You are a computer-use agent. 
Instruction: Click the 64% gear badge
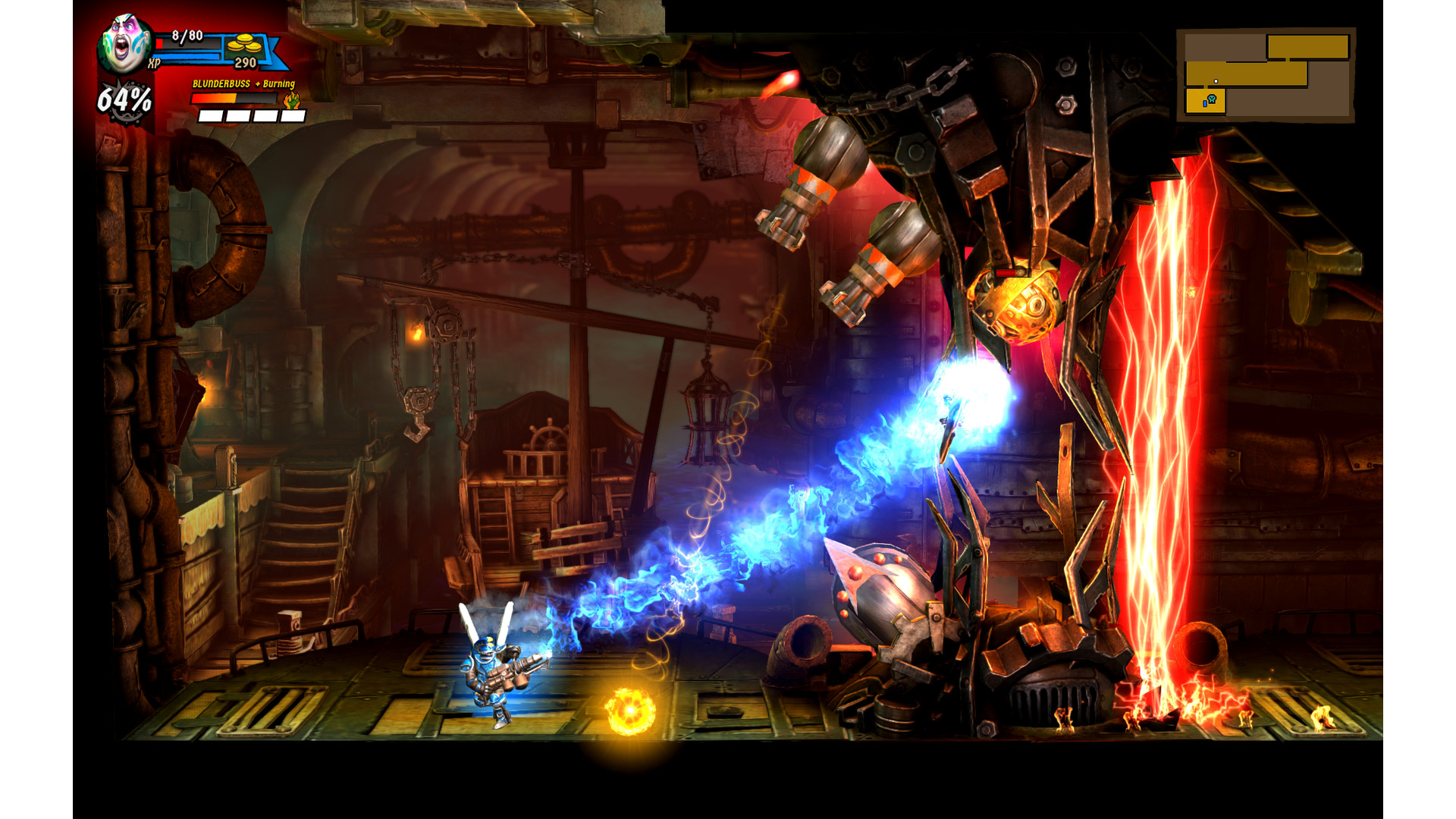(x=124, y=100)
